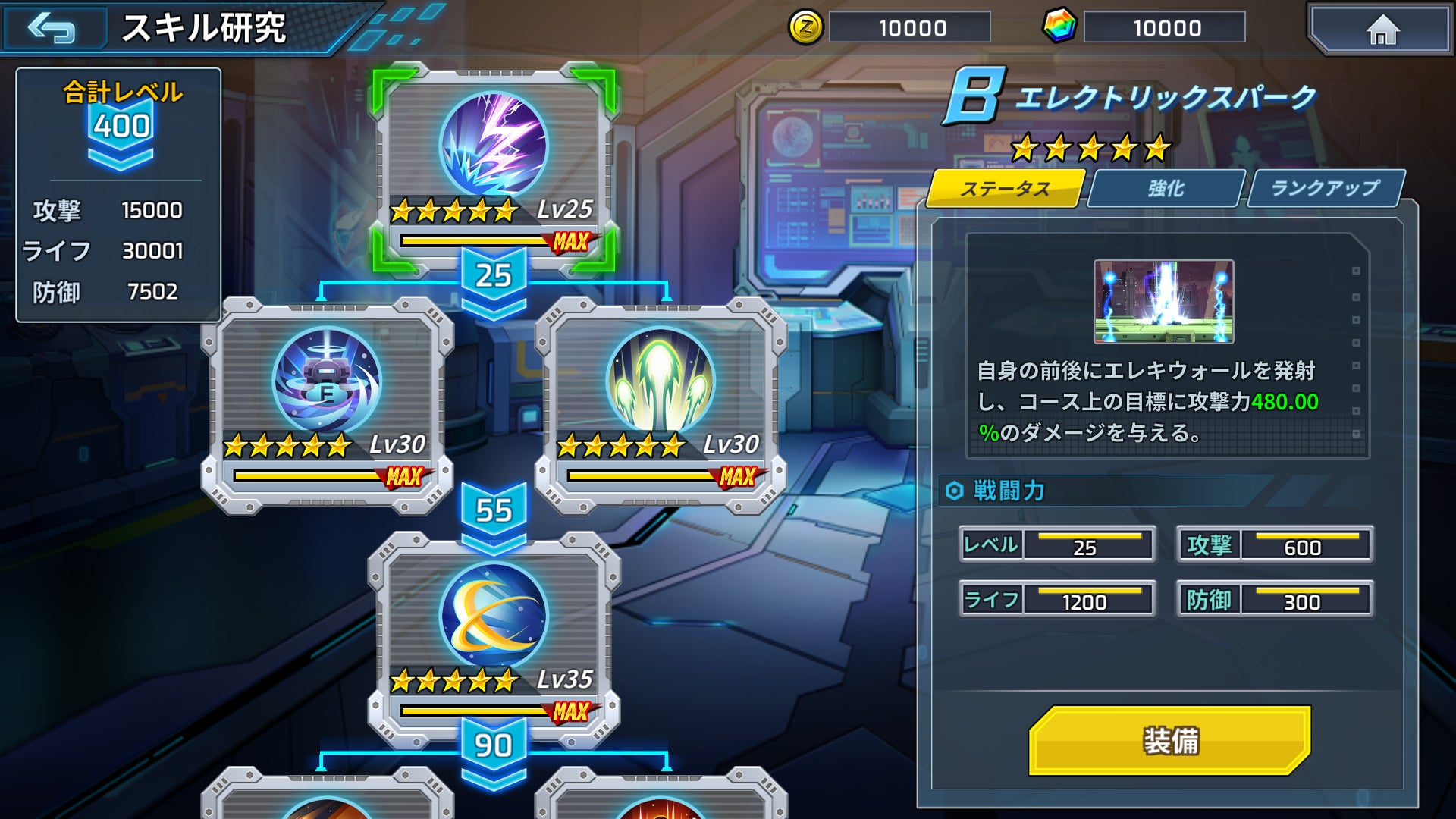
Task: Switch to the ランクアップ tab
Action: pos(1326,189)
